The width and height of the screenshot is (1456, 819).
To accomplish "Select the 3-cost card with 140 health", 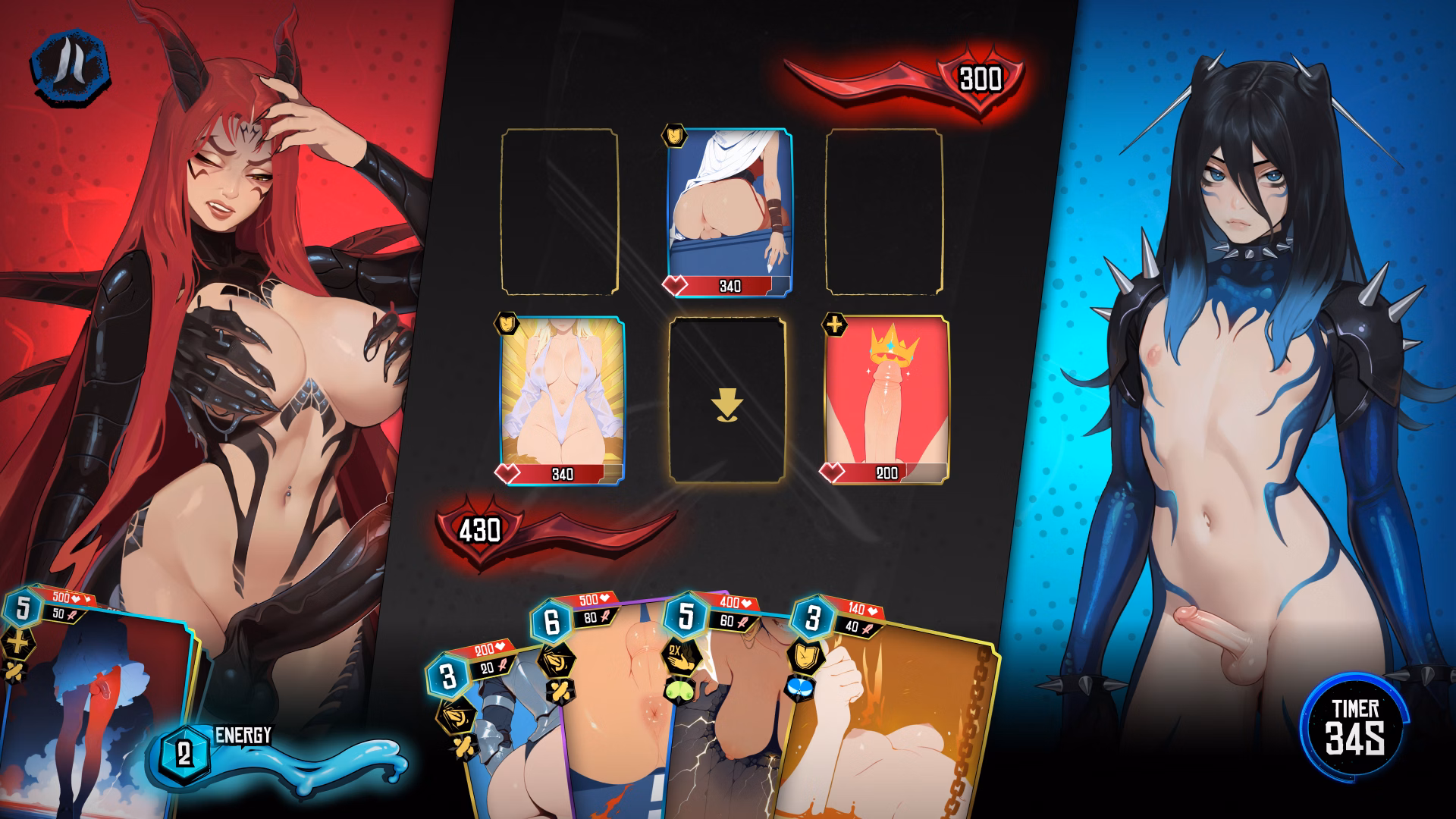I will pos(887,720).
